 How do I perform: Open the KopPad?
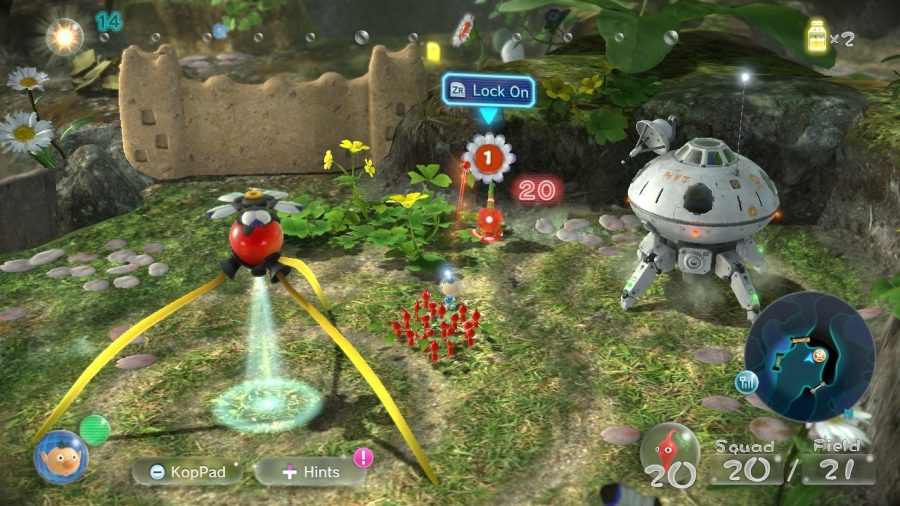(188, 471)
